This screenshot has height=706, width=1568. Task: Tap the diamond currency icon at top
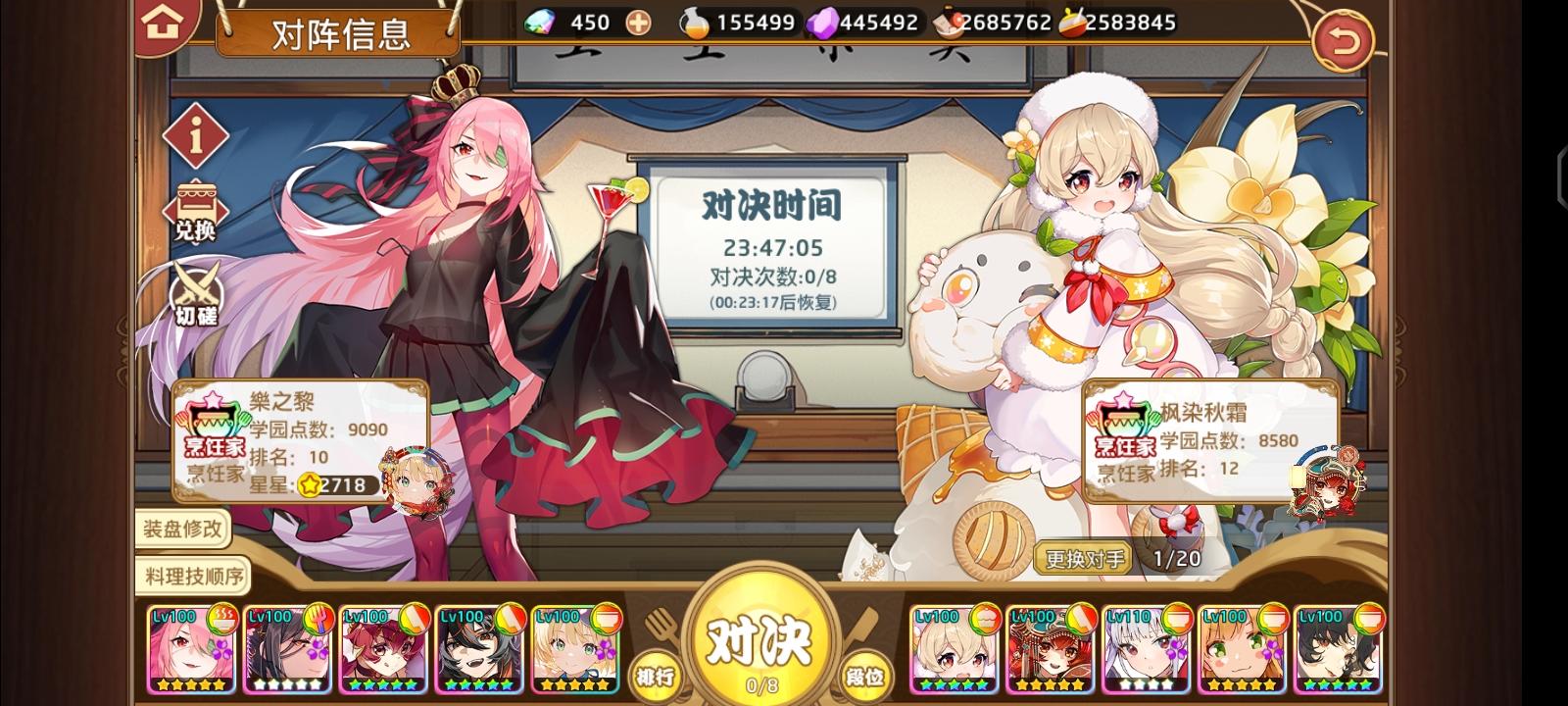pos(541,21)
